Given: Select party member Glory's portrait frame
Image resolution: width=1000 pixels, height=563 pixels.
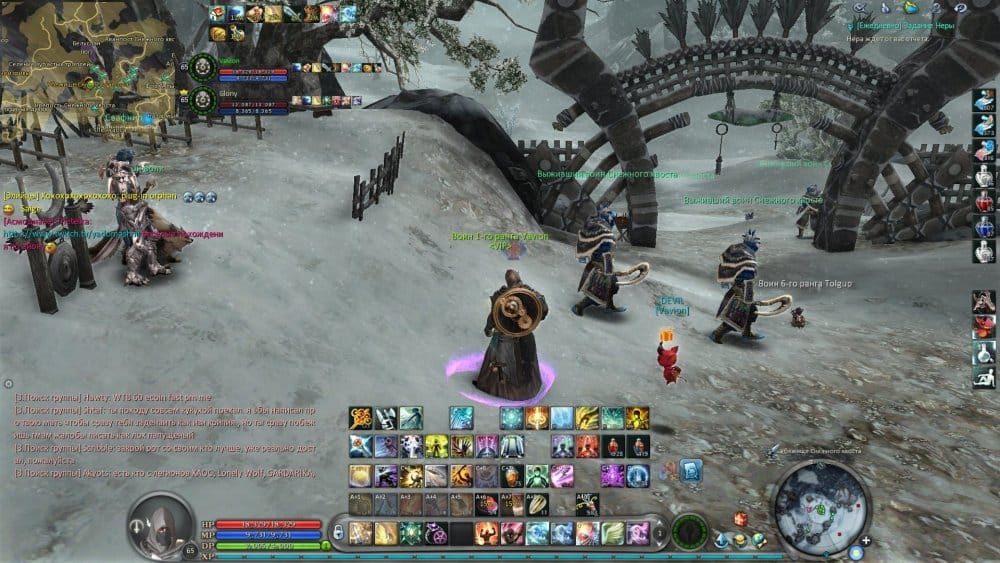Looking at the screenshot, I should (203, 98).
